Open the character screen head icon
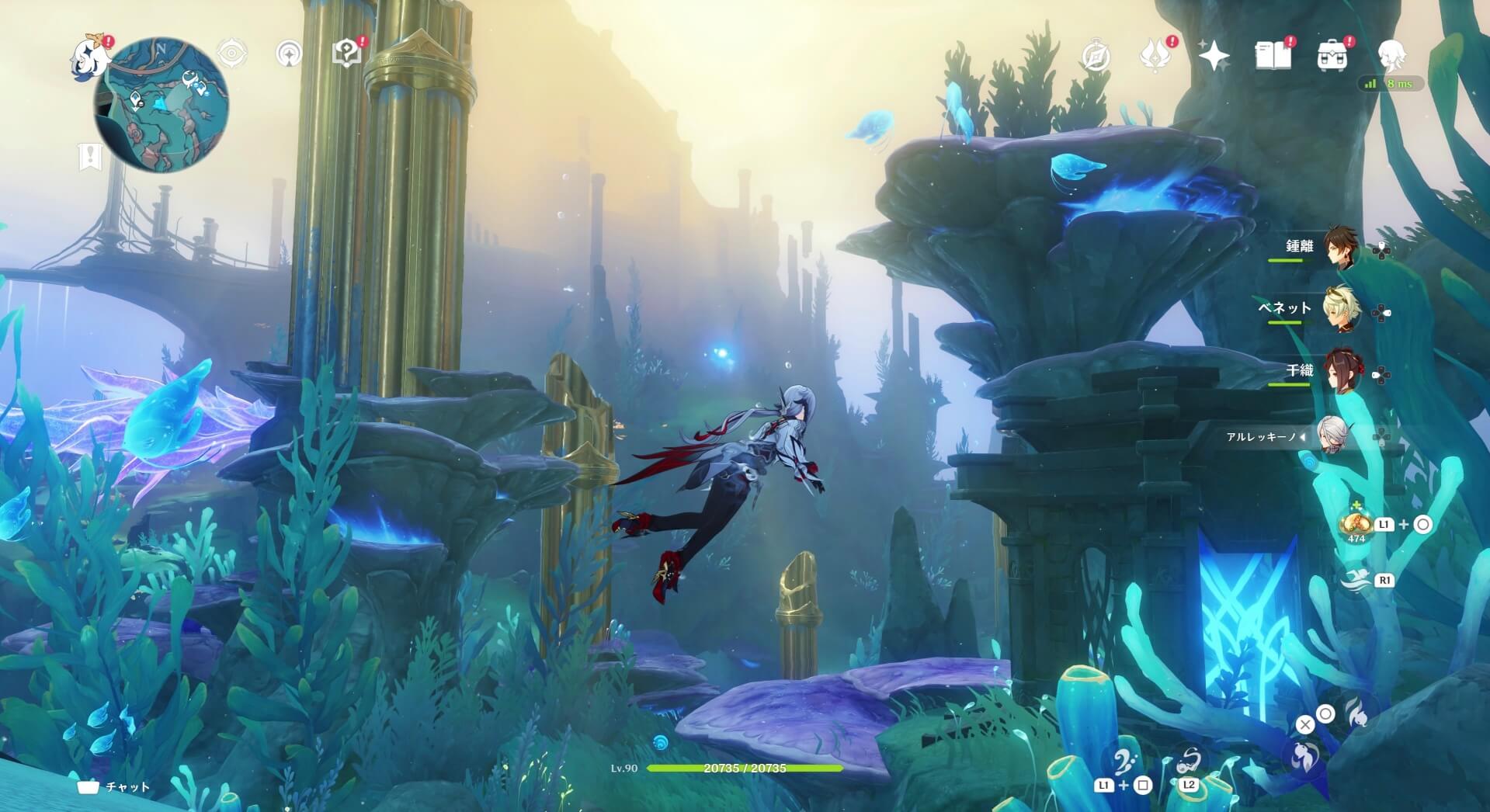Viewport: 1490px width, 812px height. coord(1391,56)
